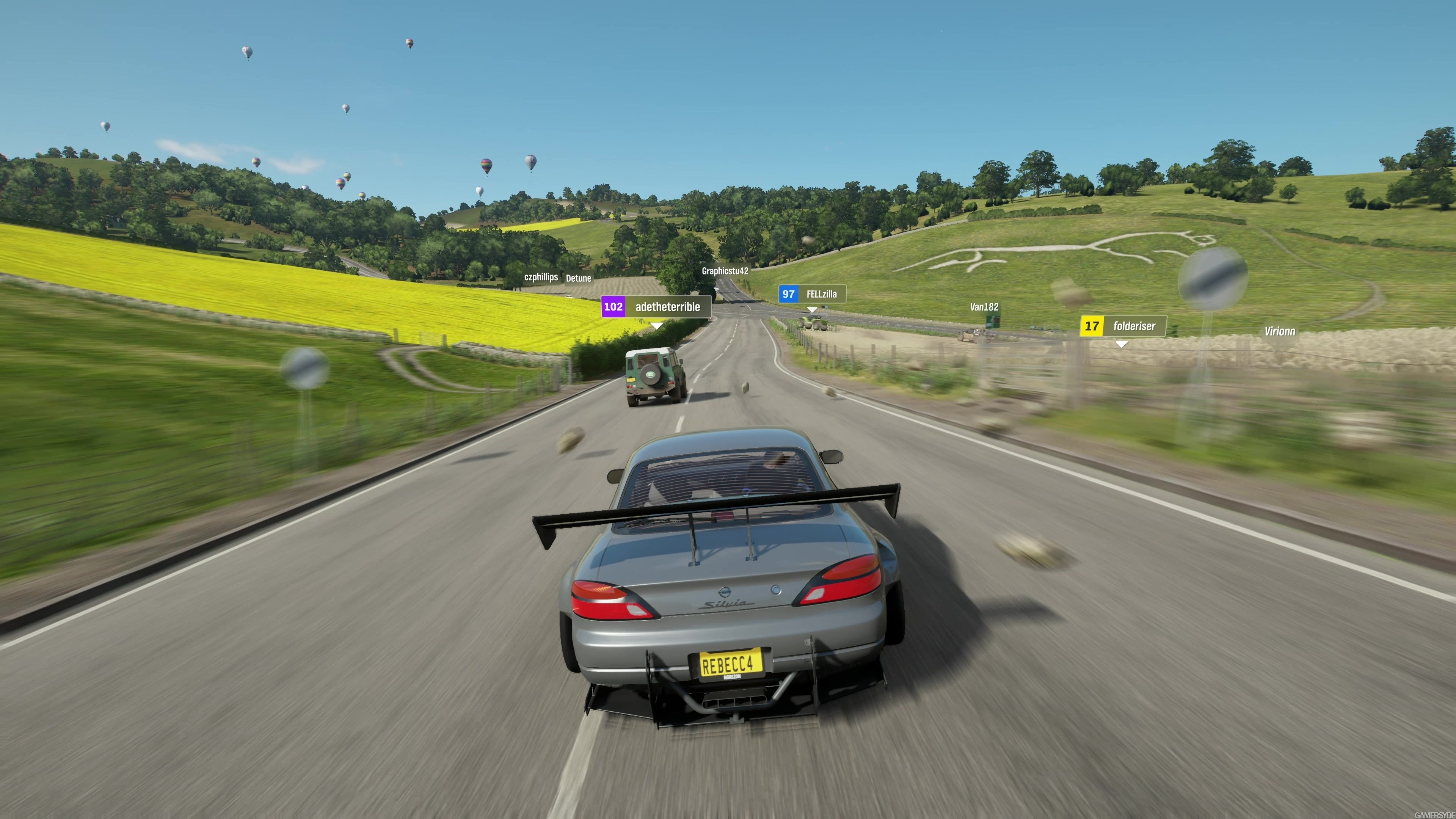Choose the Van182 player label
The width and height of the screenshot is (1456, 819).
(x=984, y=307)
